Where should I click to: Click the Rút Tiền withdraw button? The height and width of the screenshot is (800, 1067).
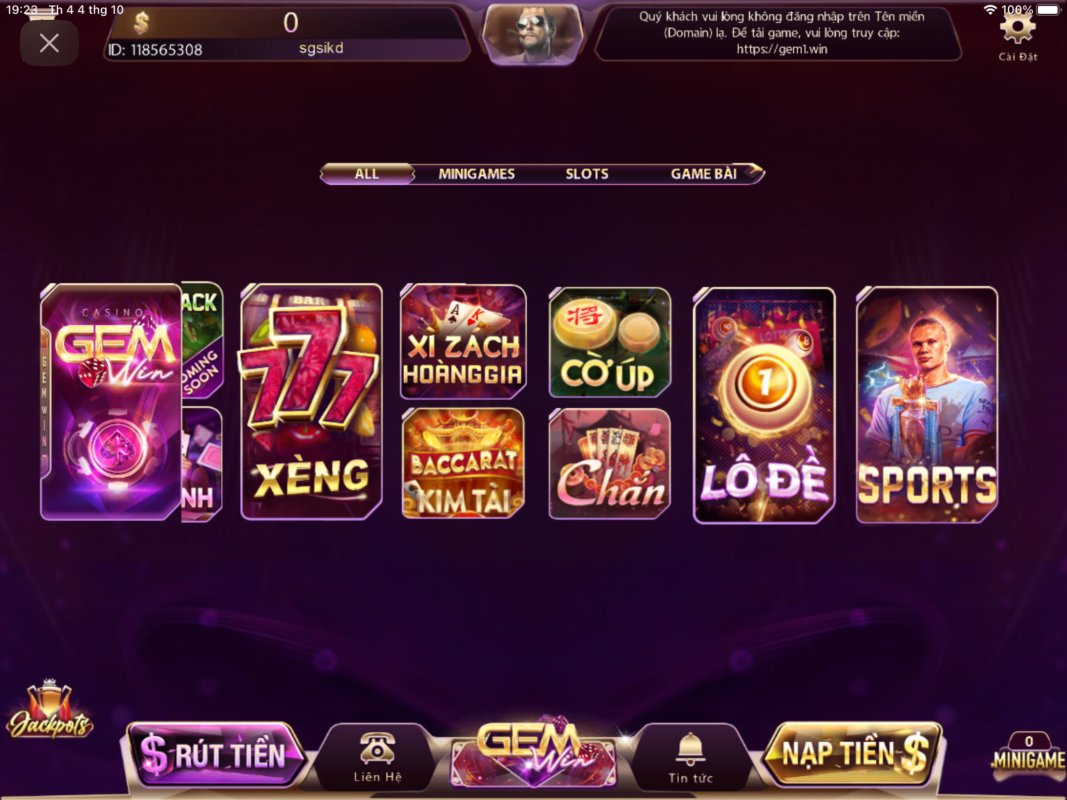[215, 755]
